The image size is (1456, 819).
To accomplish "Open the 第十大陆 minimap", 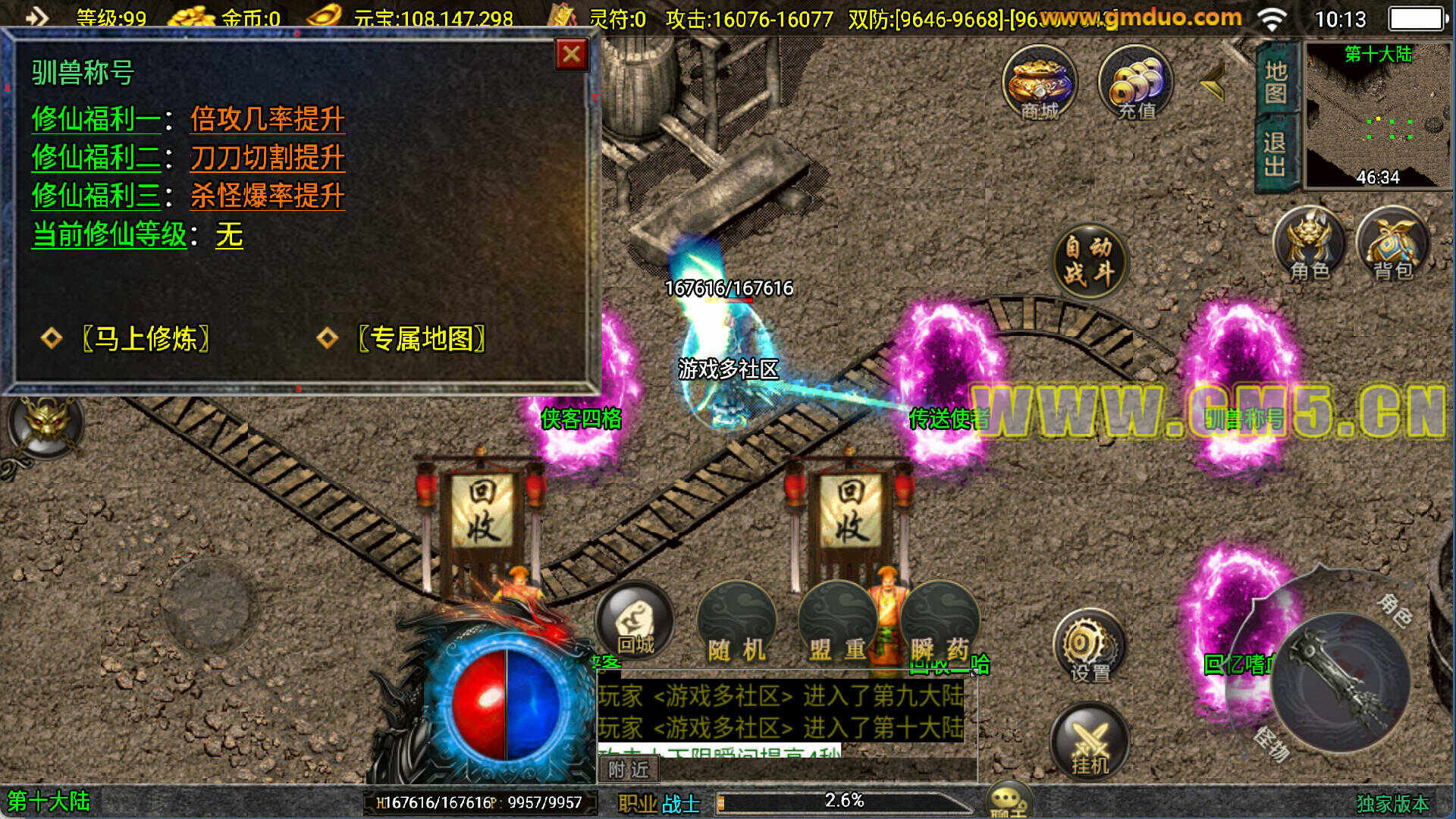I will coord(1378,115).
